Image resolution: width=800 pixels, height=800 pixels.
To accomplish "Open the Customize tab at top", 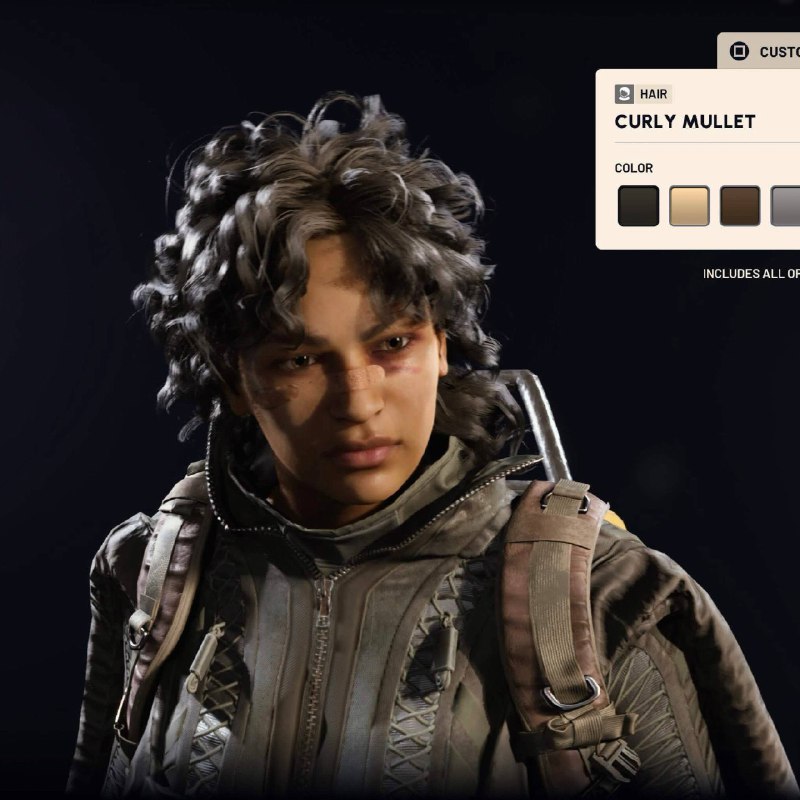I will [764, 51].
